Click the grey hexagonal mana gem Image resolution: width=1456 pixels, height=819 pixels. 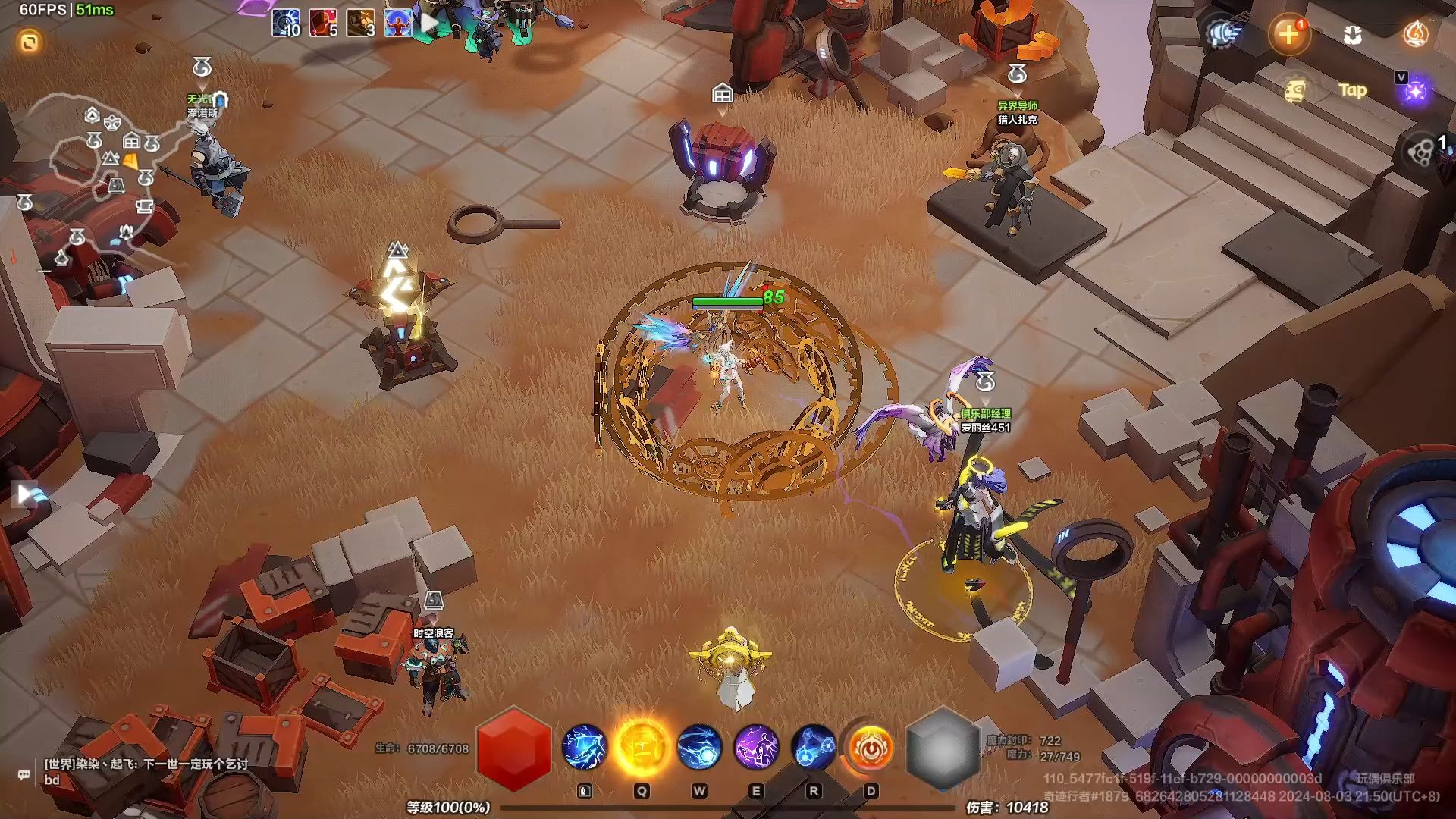[943, 748]
